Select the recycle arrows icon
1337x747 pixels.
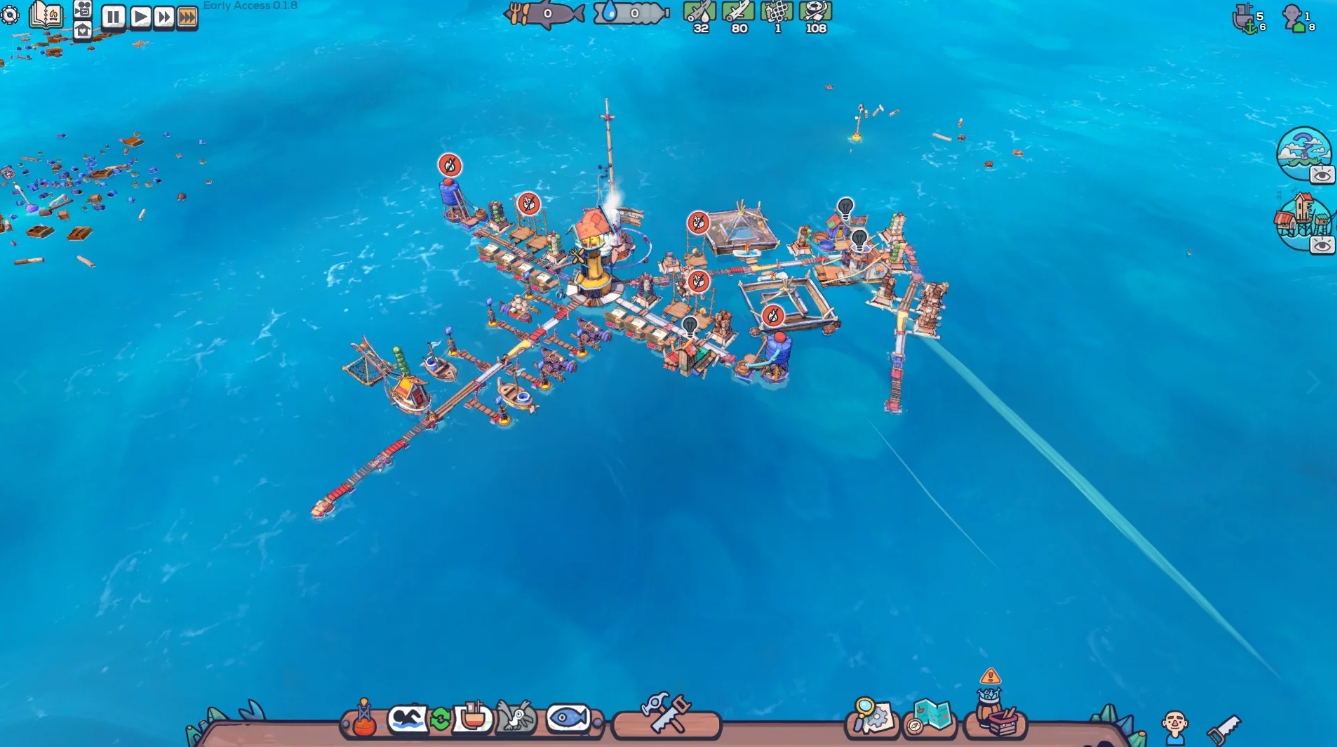point(441,716)
